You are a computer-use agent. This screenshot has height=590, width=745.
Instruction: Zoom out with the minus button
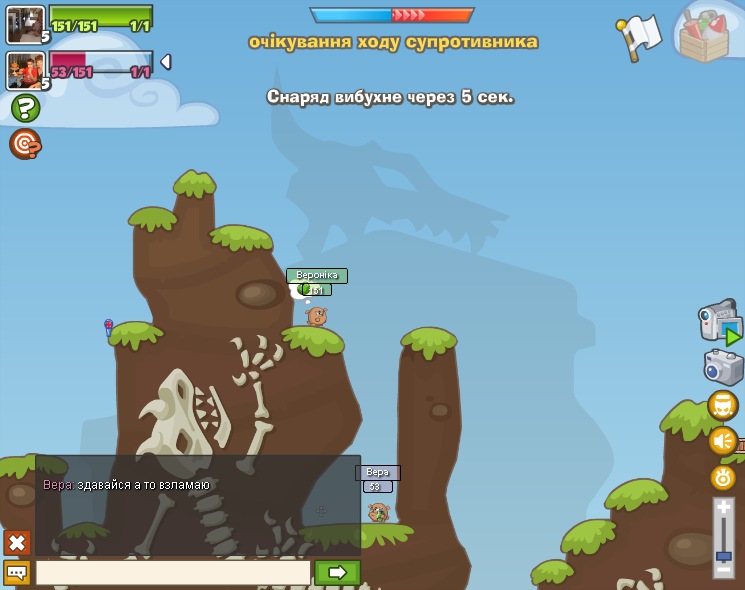724,569
